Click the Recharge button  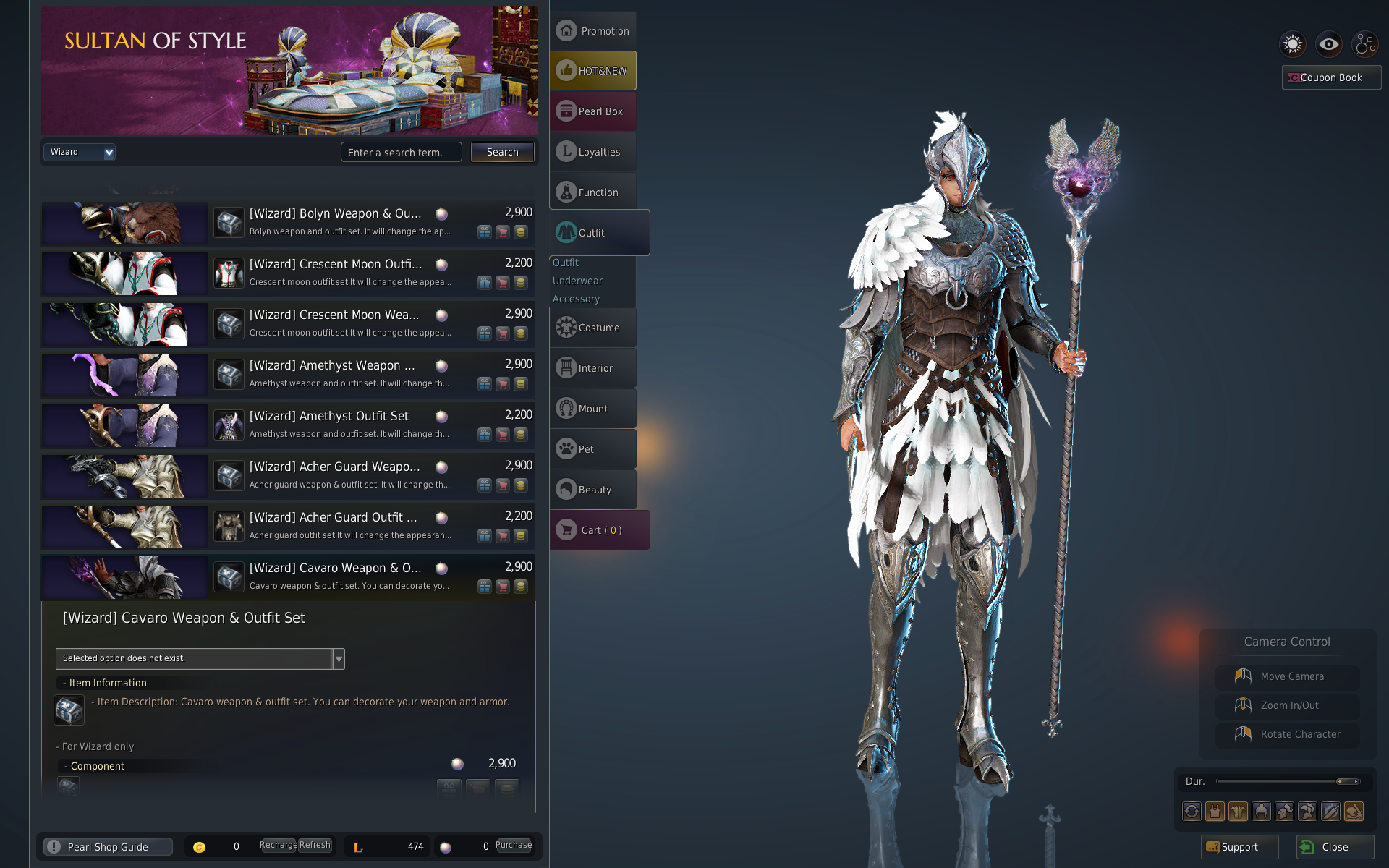point(278,845)
